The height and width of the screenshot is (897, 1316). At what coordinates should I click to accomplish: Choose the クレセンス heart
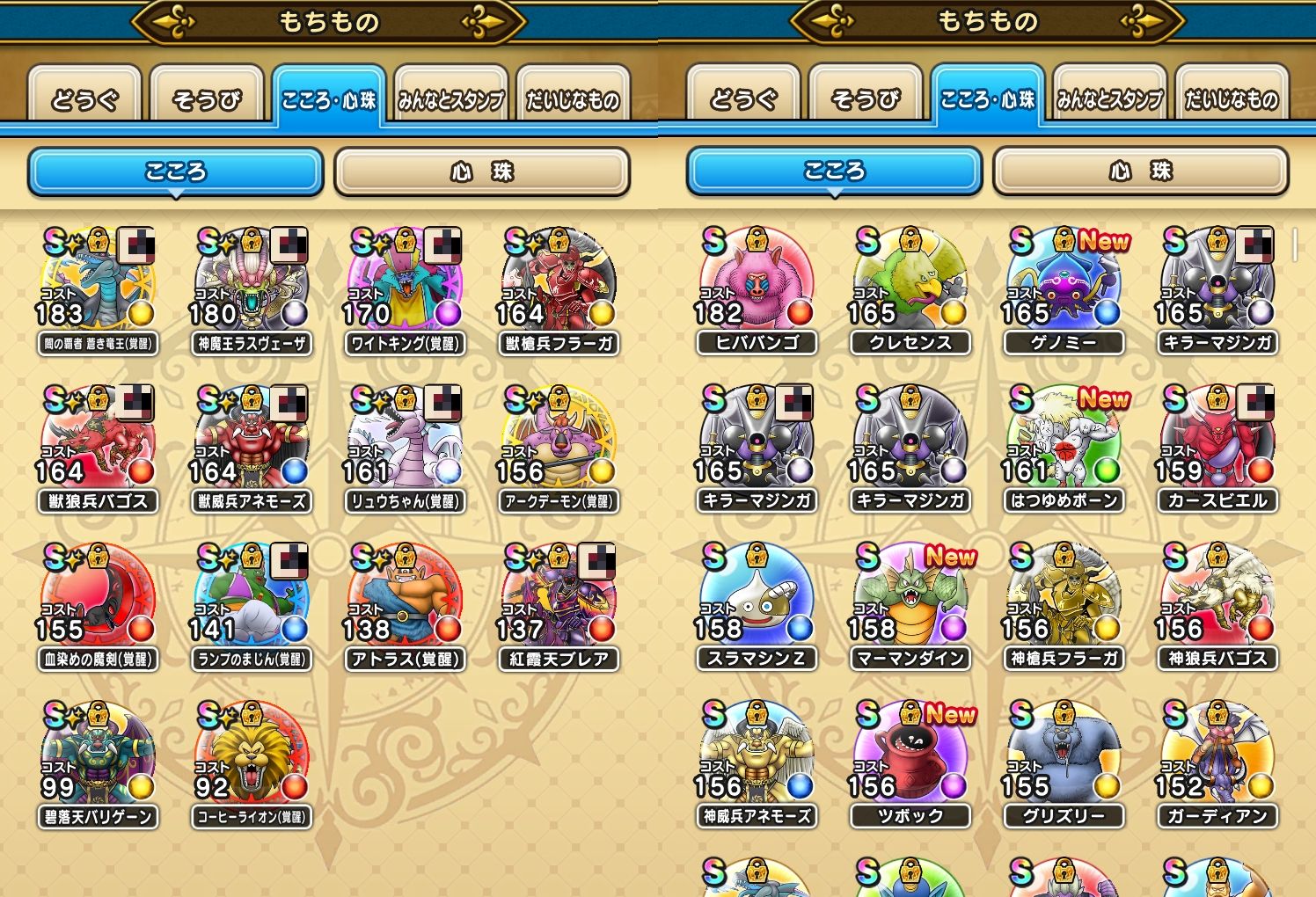[x=910, y=281]
